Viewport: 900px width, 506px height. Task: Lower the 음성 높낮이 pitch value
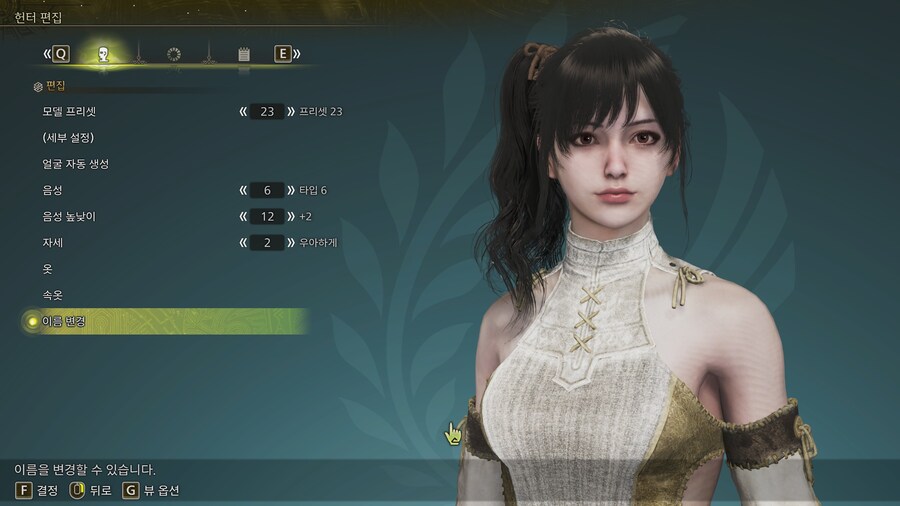(x=243, y=216)
